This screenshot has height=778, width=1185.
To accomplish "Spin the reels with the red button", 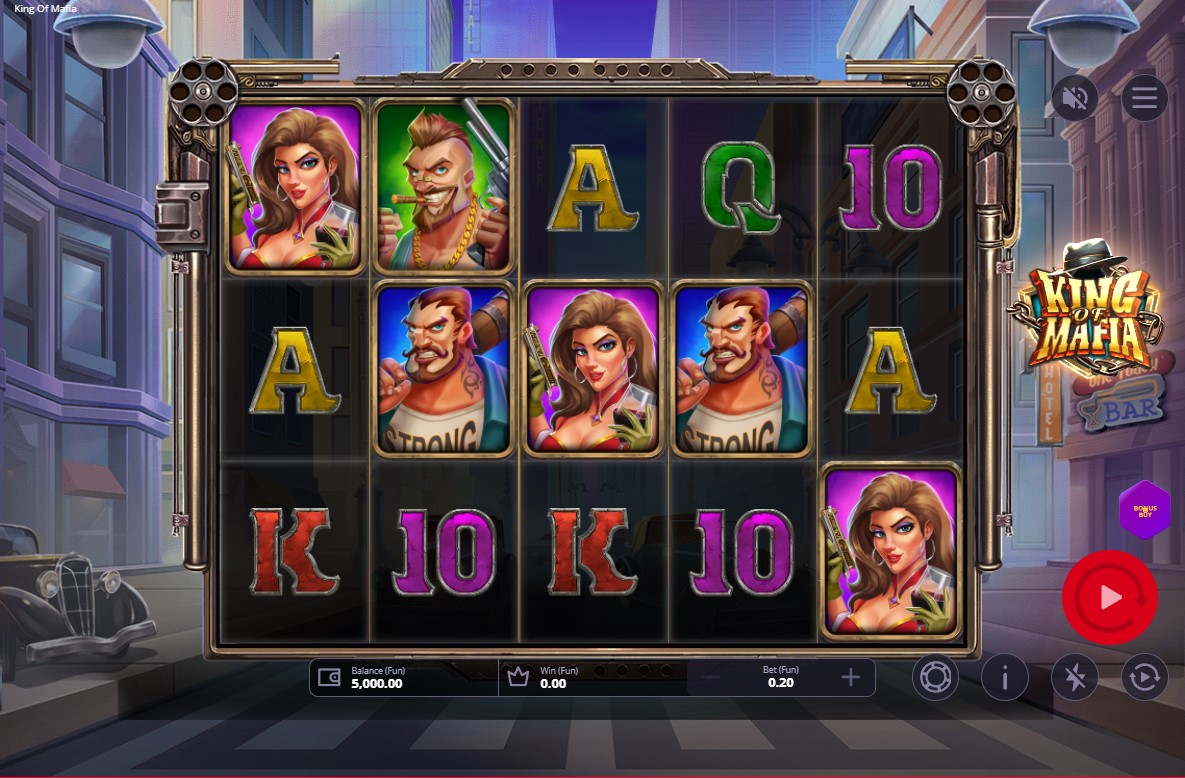I will tap(1109, 597).
